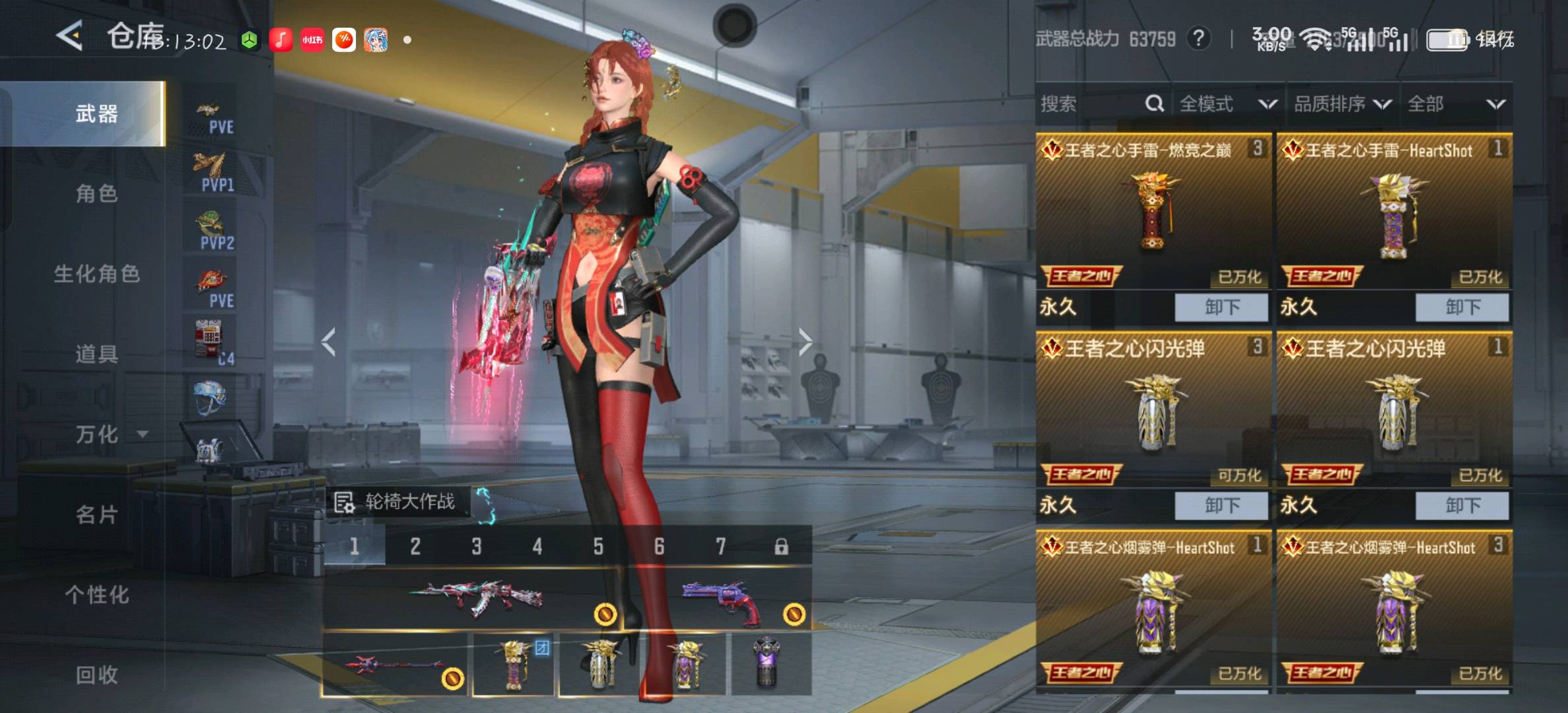Select the 道具 tab
The width and height of the screenshot is (1568, 713).
(96, 354)
